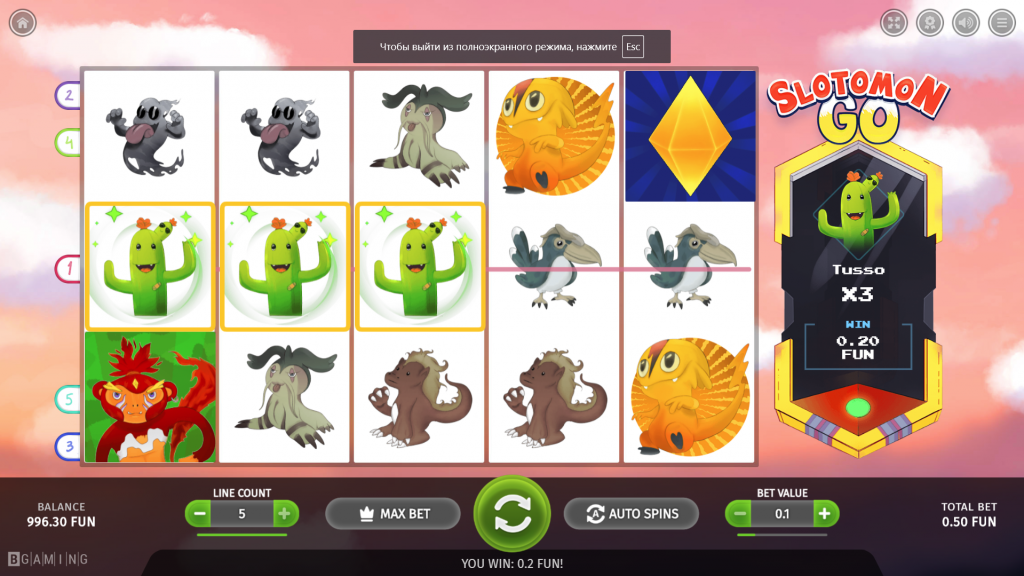The width and height of the screenshot is (1024, 576).
Task: Click the MAX BET button
Action: tap(393, 513)
